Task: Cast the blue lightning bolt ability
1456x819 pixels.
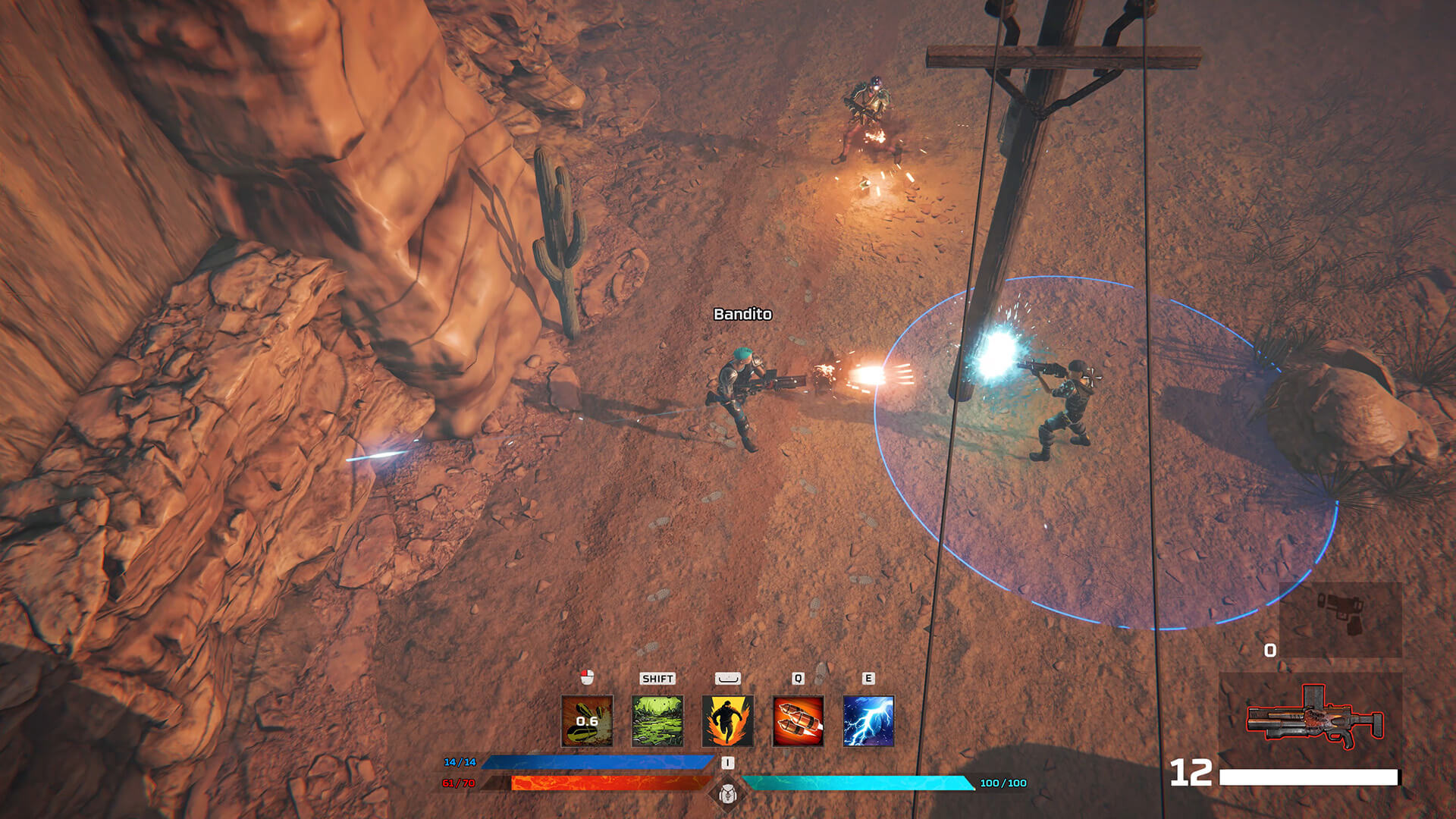Action: point(868,720)
